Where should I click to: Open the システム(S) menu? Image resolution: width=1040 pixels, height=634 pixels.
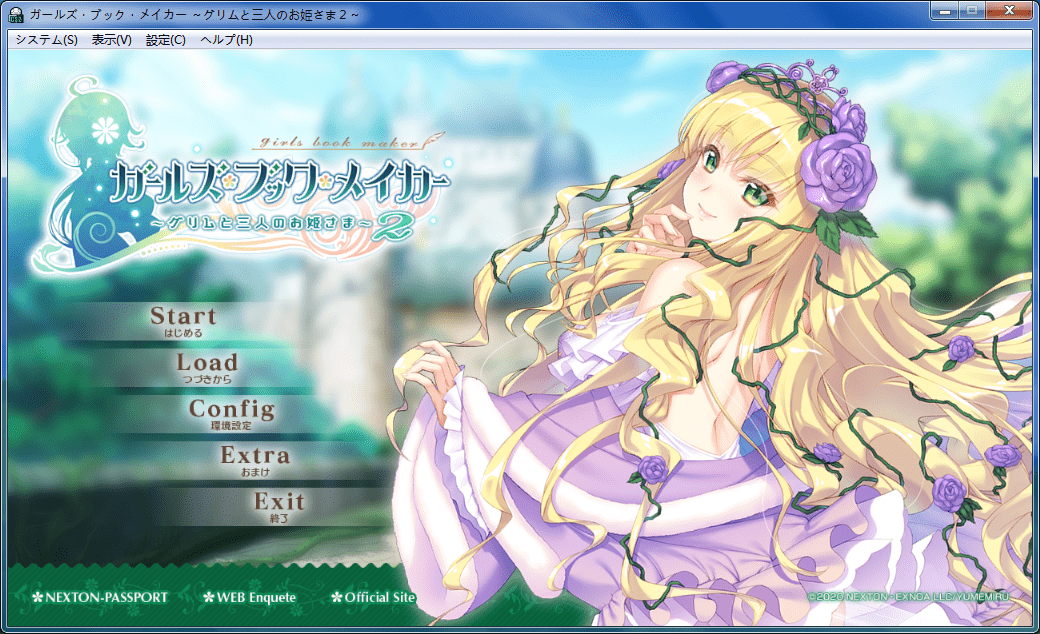[x=46, y=40]
